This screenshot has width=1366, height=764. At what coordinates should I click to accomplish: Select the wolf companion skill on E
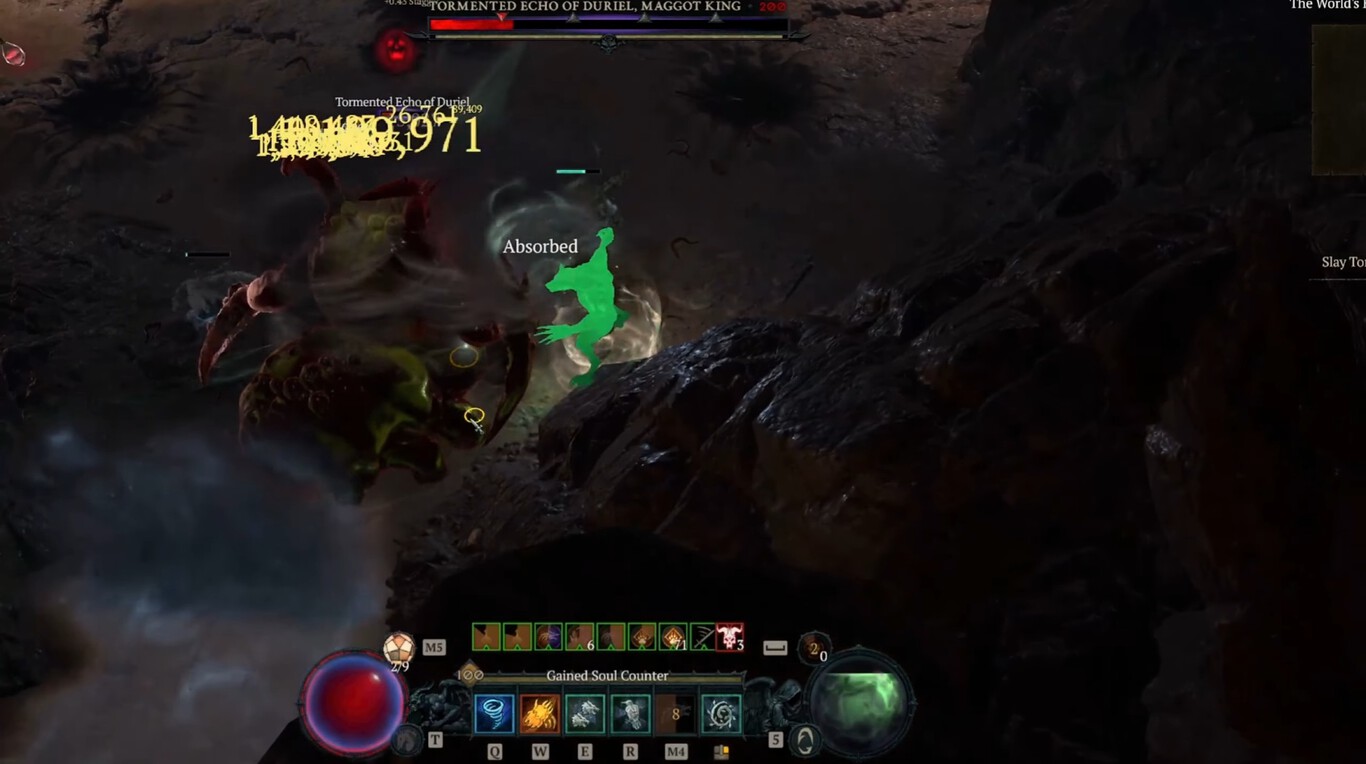point(585,713)
